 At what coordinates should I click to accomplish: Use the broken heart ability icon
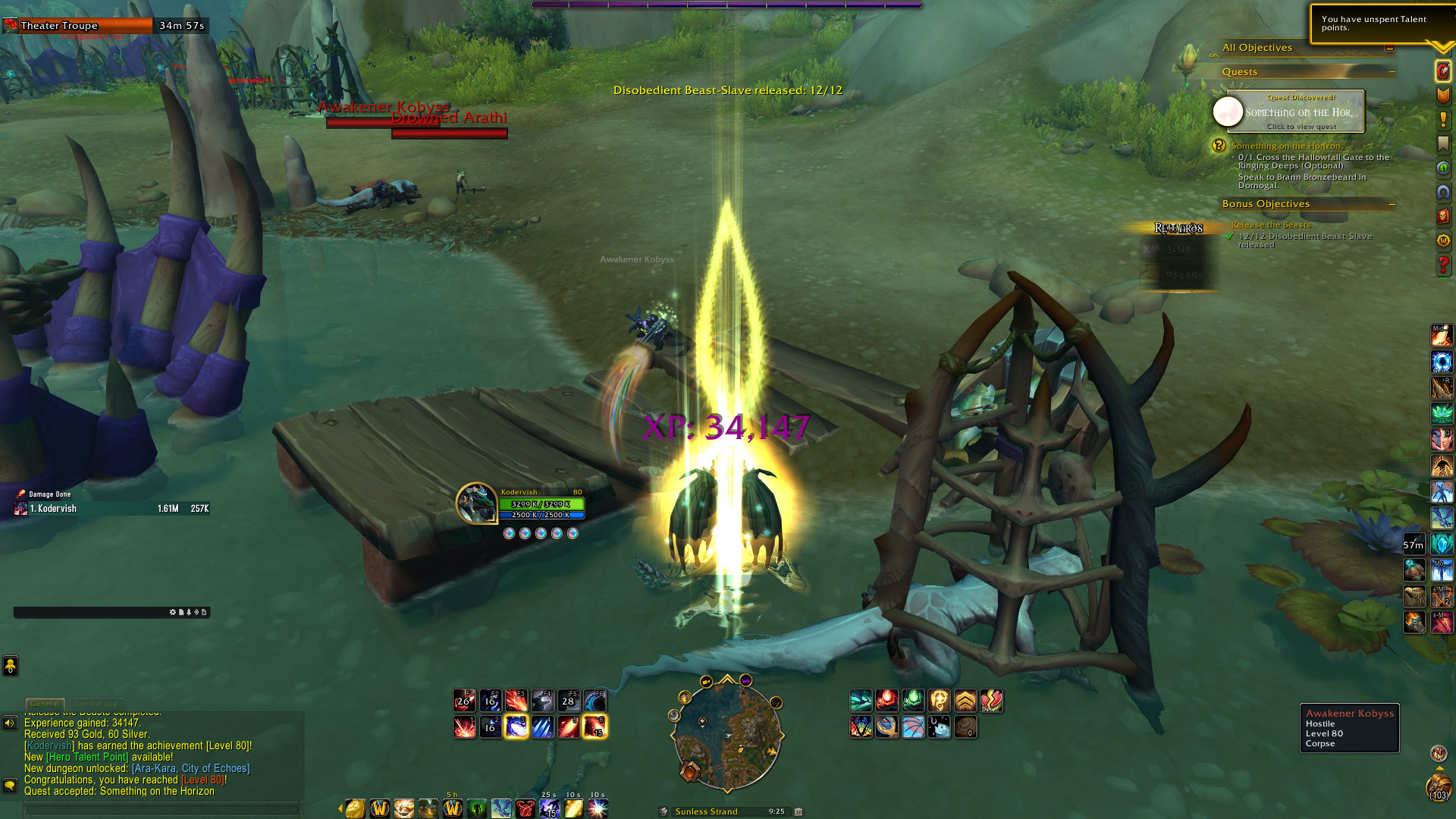coord(991,700)
